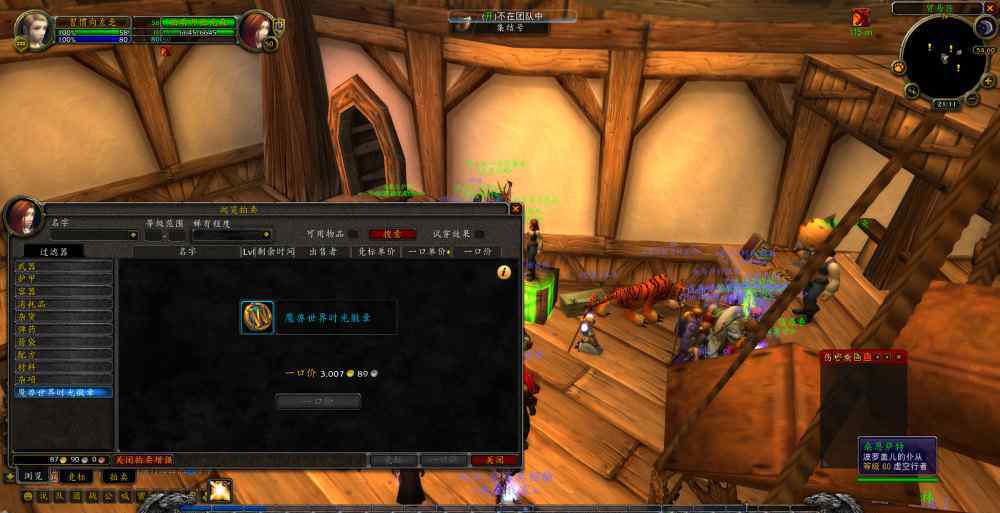Image resolution: width=1000 pixels, height=513 pixels.
Task: Click the WoW Token item icon
Action: point(257,317)
